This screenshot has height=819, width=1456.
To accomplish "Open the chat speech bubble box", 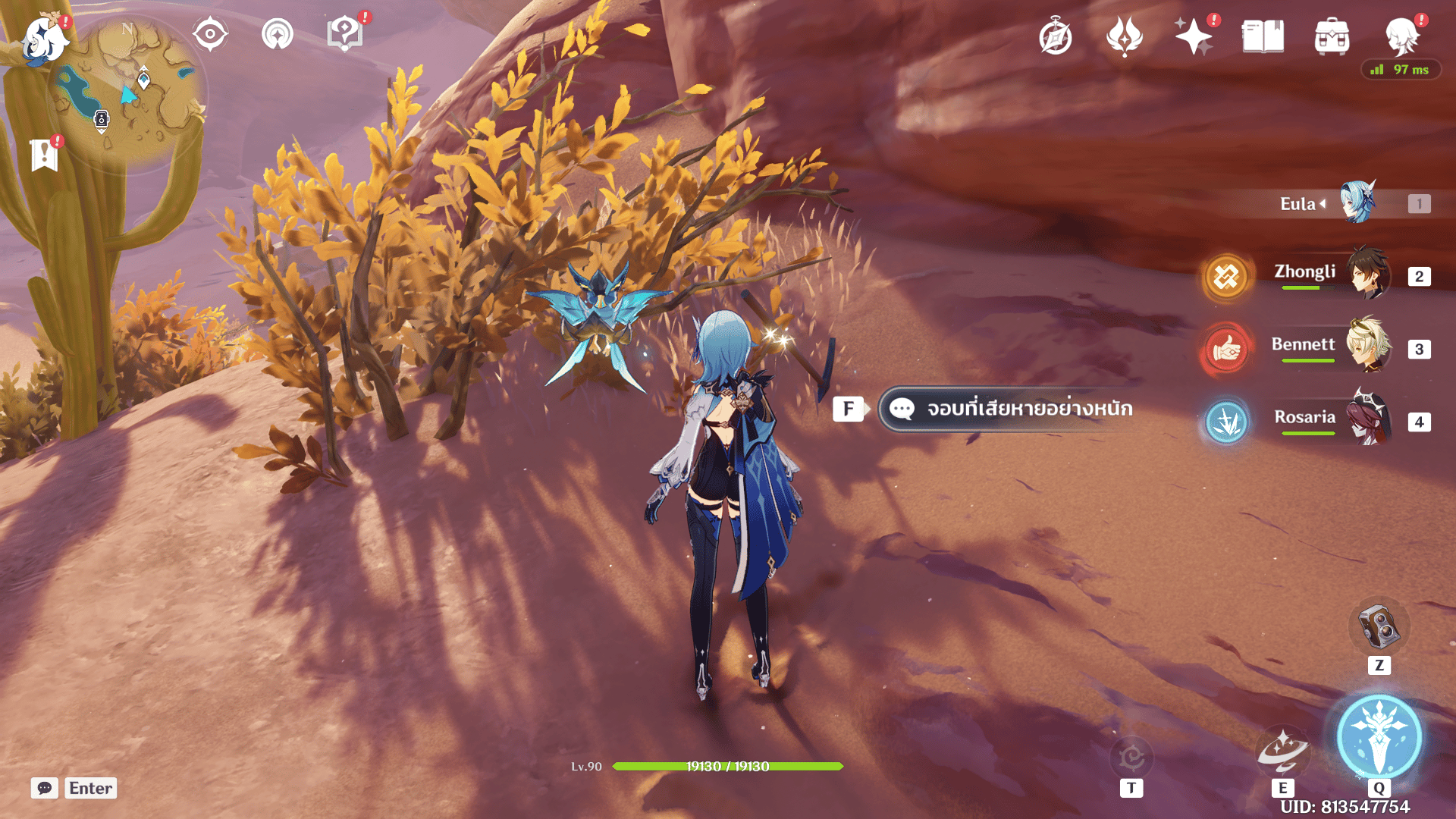I will point(45,788).
